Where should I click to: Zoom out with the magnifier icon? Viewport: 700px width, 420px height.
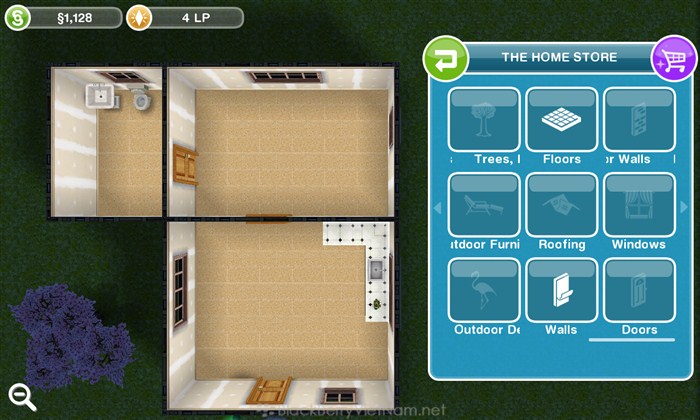(x=23, y=396)
